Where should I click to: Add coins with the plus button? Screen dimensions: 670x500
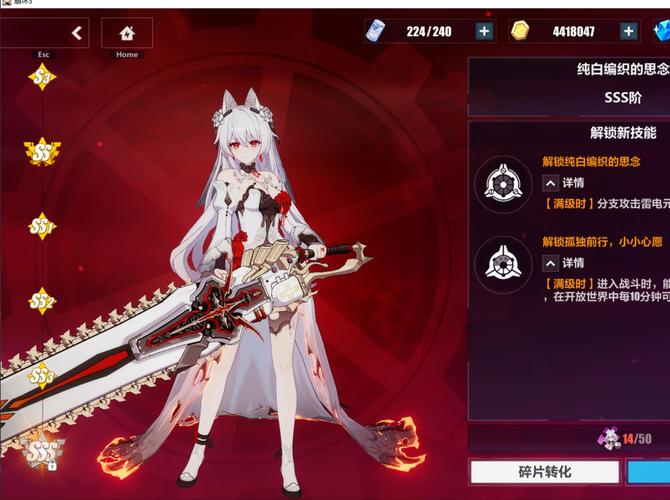point(629,32)
